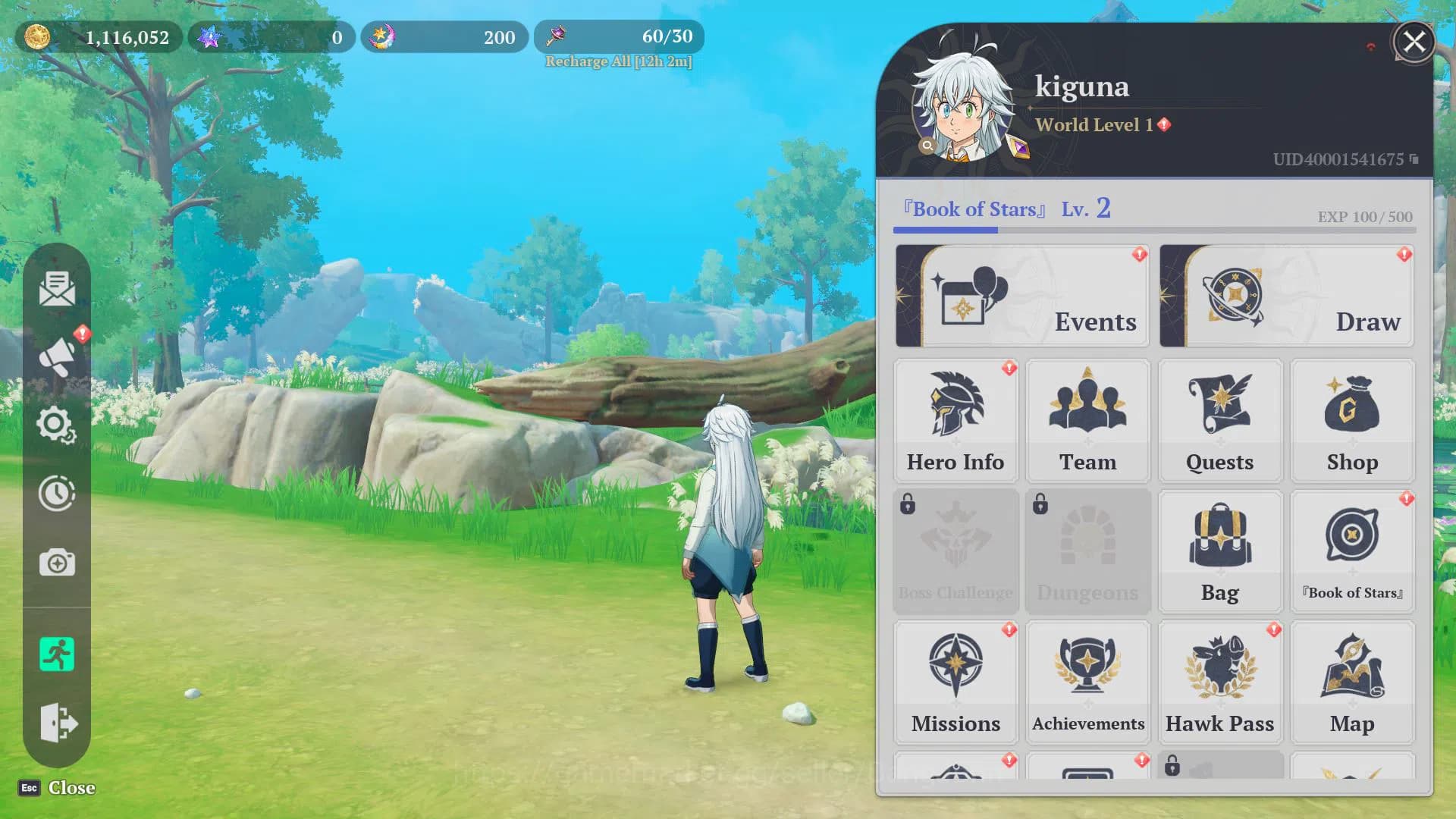
Task: Open the Draw gacha menu
Action: click(x=1286, y=296)
